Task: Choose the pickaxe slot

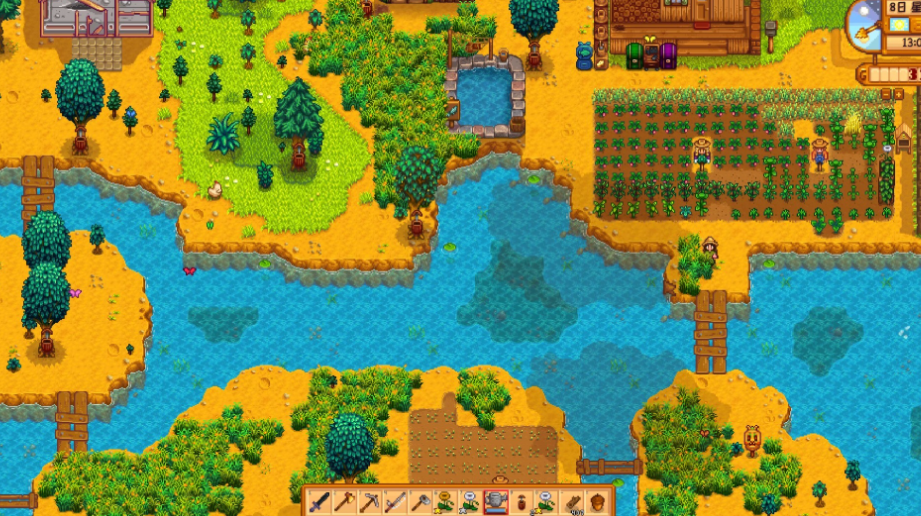Action: point(370,501)
